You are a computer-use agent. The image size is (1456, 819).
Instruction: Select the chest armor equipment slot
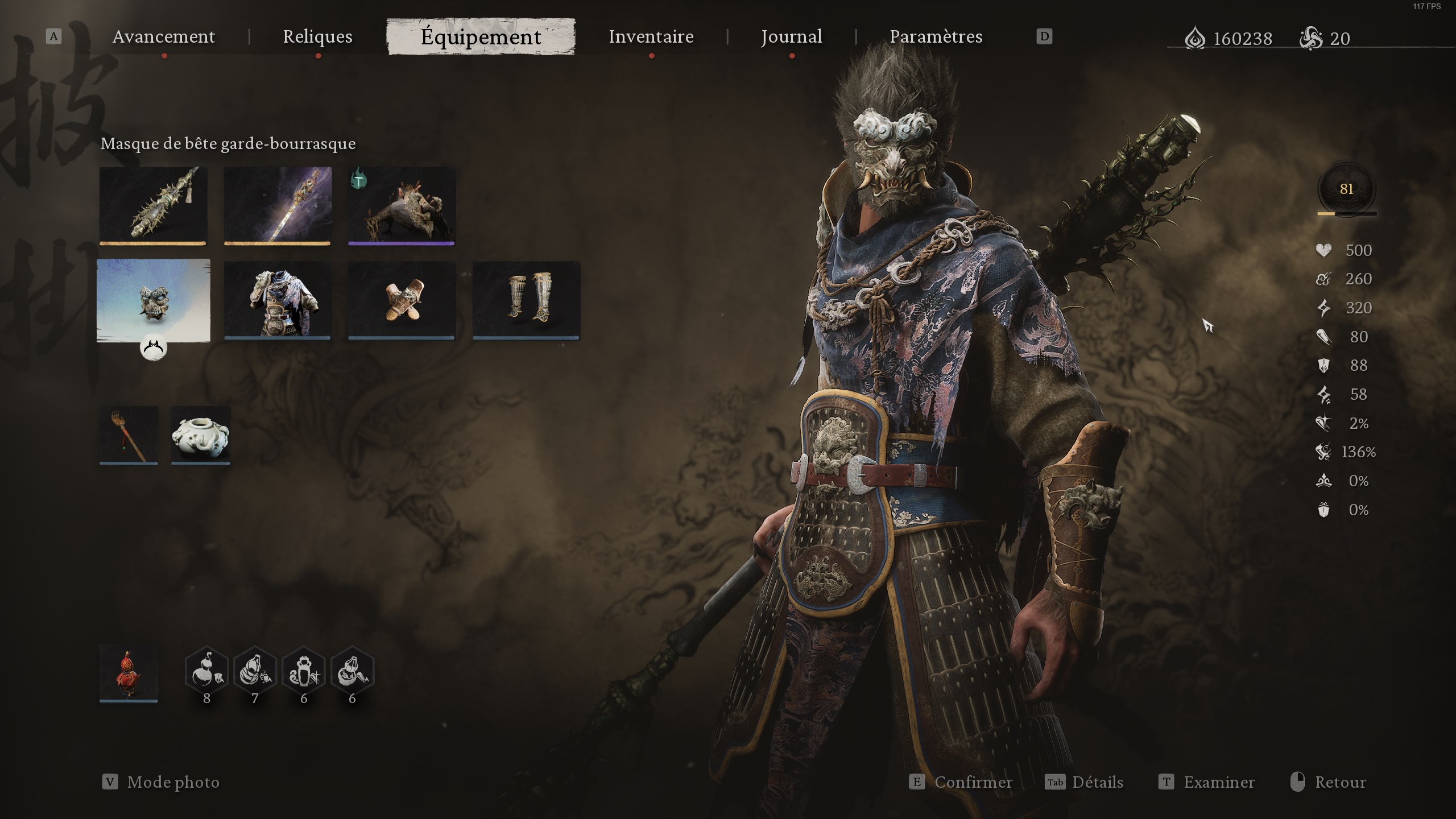coord(277,300)
